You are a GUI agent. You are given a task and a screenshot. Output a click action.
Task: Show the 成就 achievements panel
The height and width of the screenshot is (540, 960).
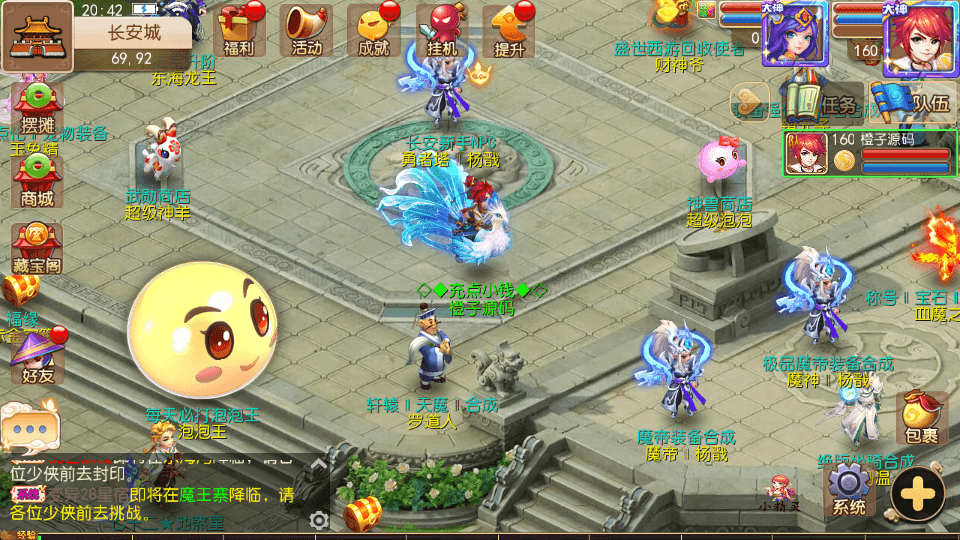tap(373, 30)
